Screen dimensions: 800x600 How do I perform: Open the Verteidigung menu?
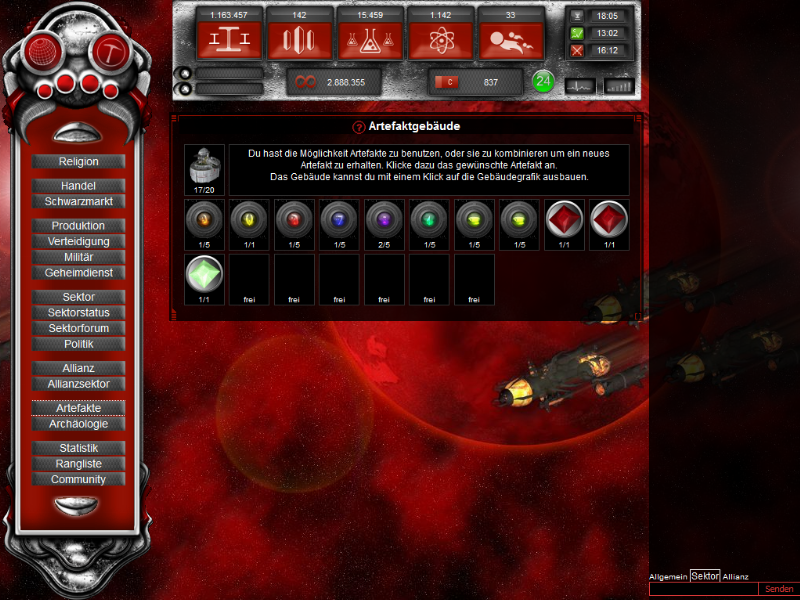(79, 241)
